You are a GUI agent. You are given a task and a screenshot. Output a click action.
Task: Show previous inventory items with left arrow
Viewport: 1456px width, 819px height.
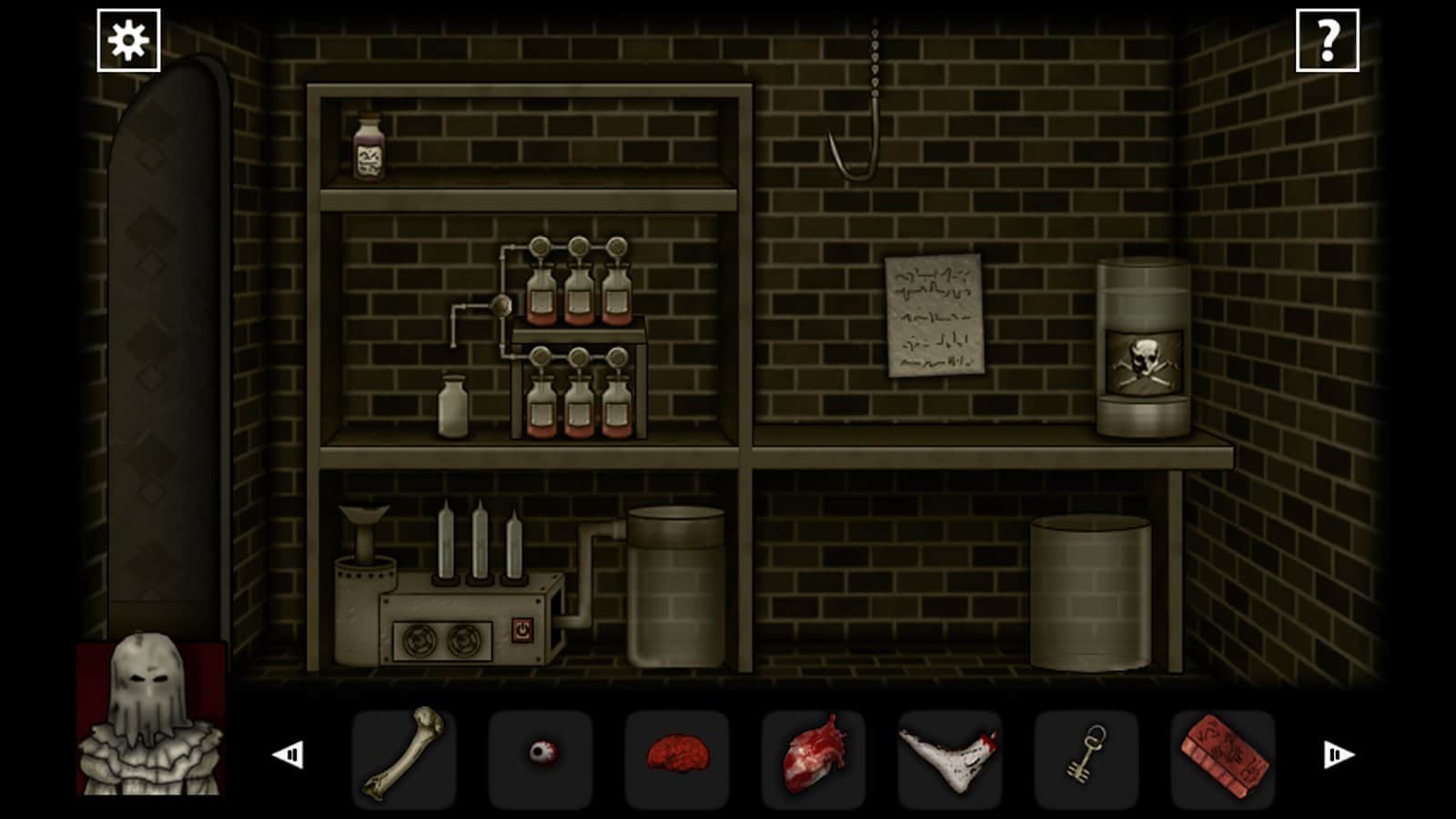(288, 754)
